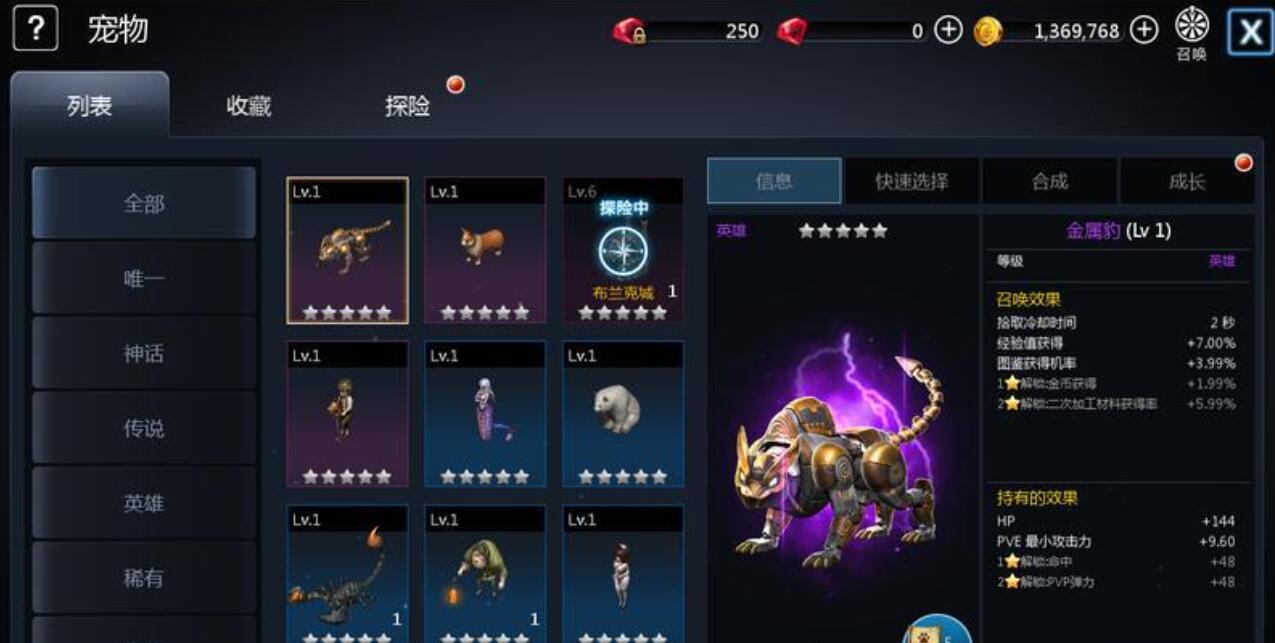The width and height of the screenshot is (1275, 643).
Task: Filter pets by 唯一 category
Action: tap(144, 278)
